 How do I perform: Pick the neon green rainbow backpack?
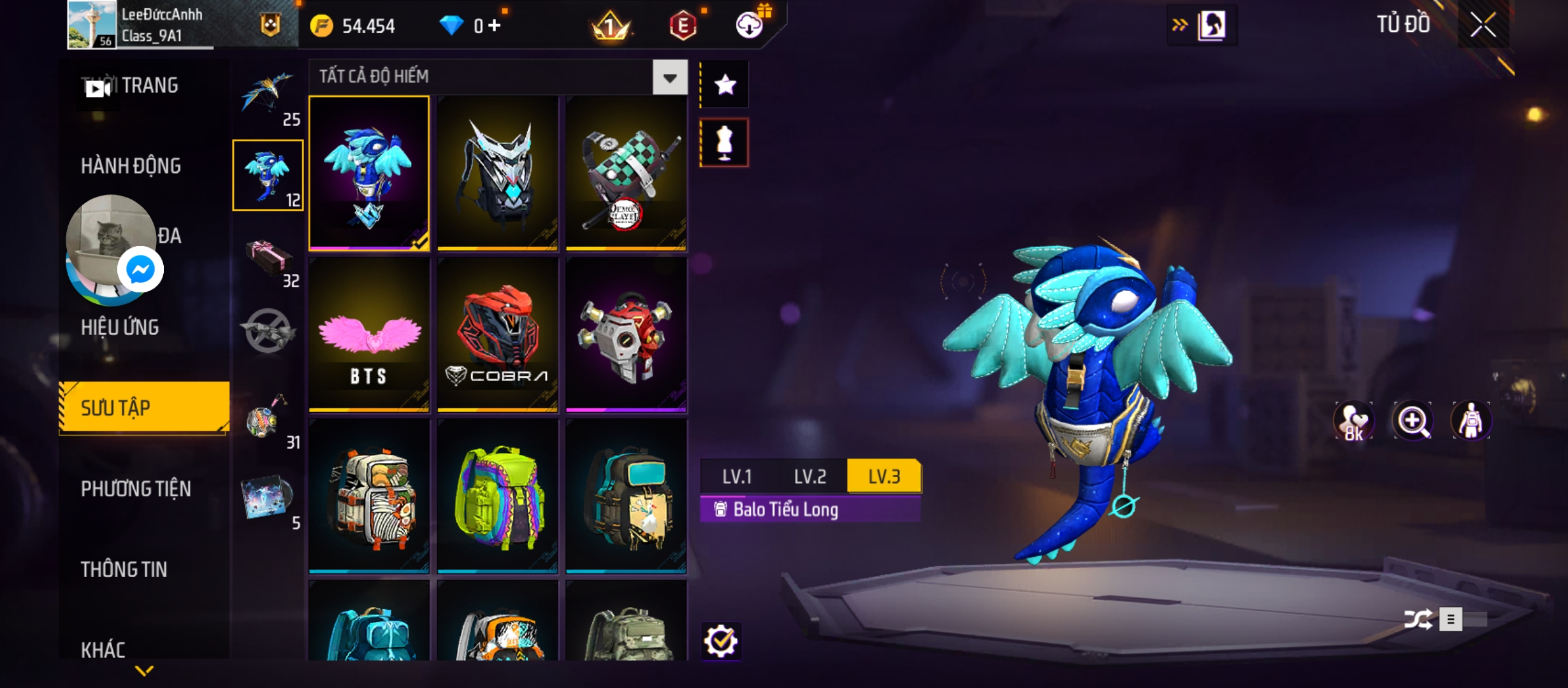[498, 496]
